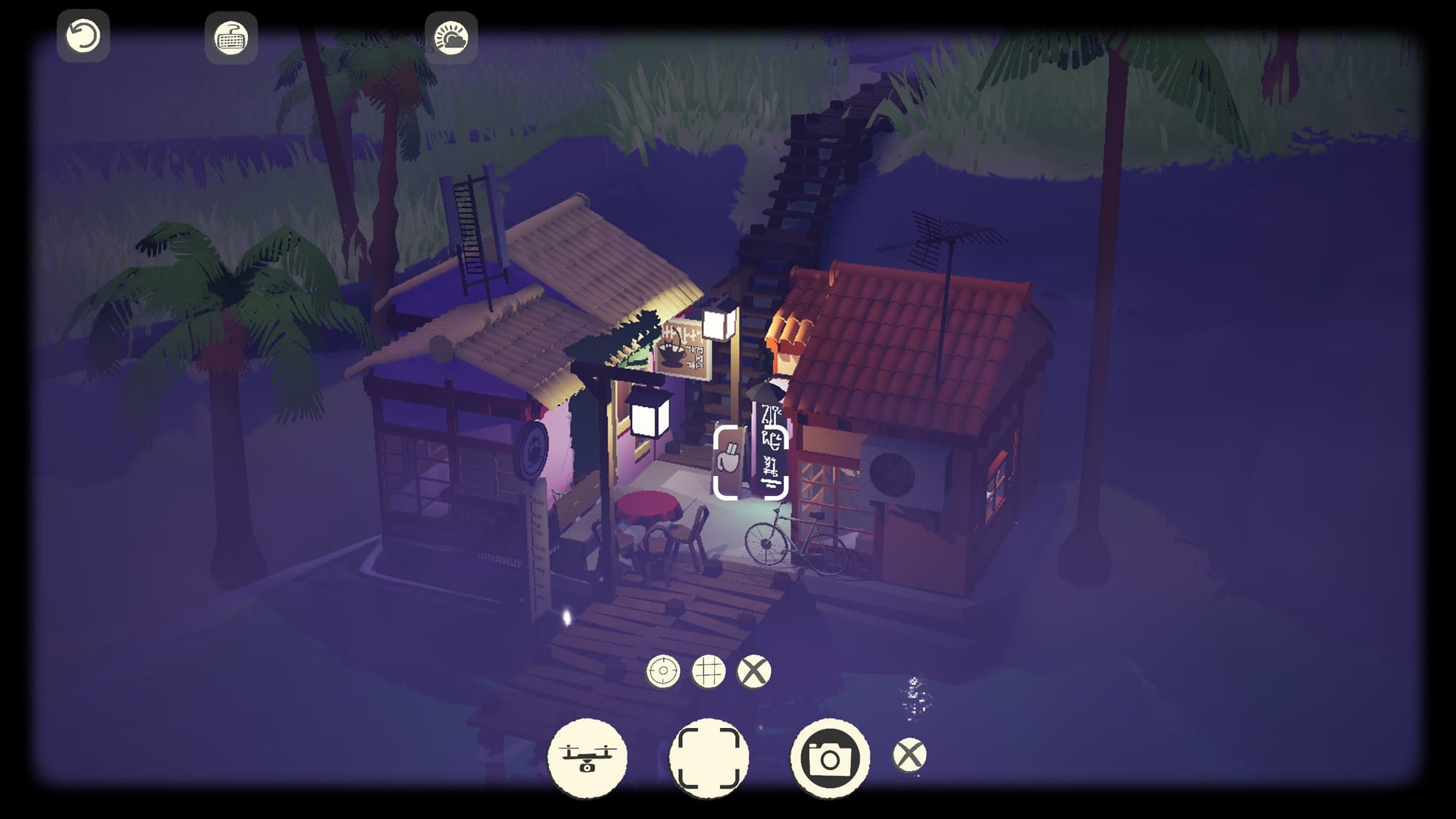Enable the grid overlay icon
Viewport: 1456px width, 819px height.
pyautogui.click(x=708, y=671)
